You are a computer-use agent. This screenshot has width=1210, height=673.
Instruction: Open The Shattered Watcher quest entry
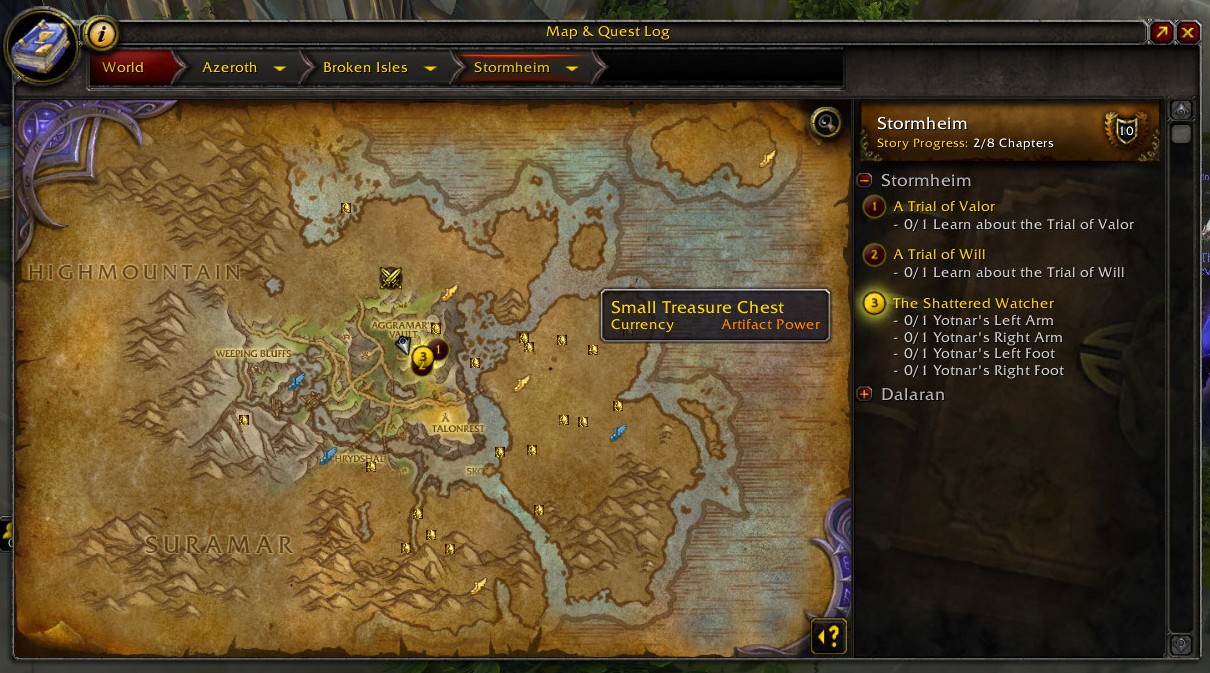coord(972,303)
